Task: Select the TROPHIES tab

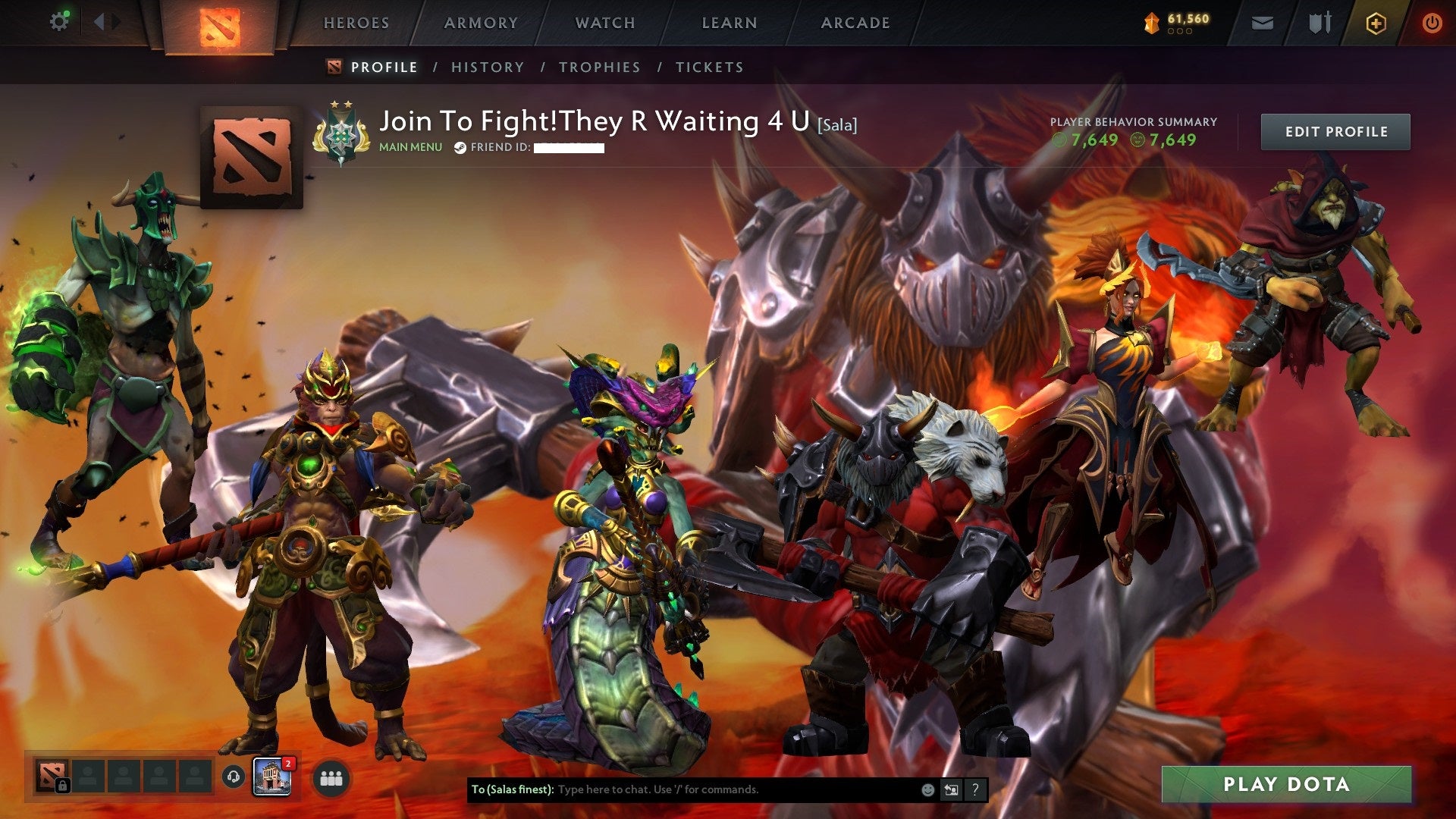Action: pos(598,67)
